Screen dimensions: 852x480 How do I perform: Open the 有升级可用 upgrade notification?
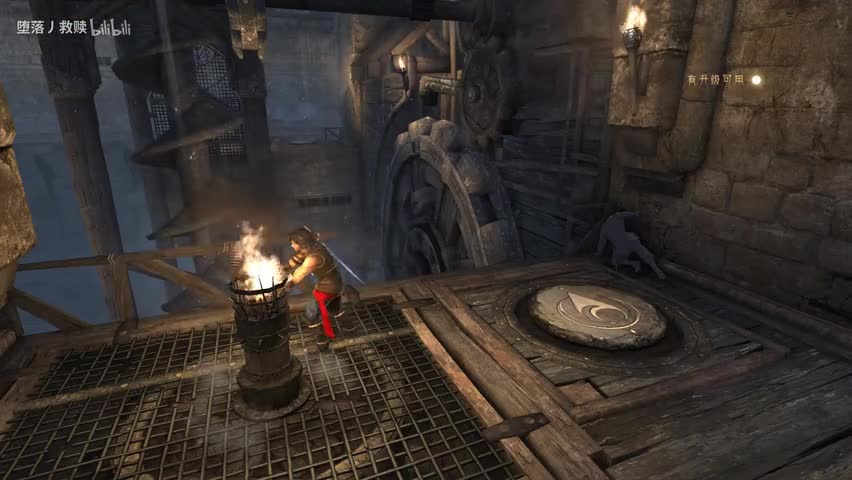pos(724,80)
